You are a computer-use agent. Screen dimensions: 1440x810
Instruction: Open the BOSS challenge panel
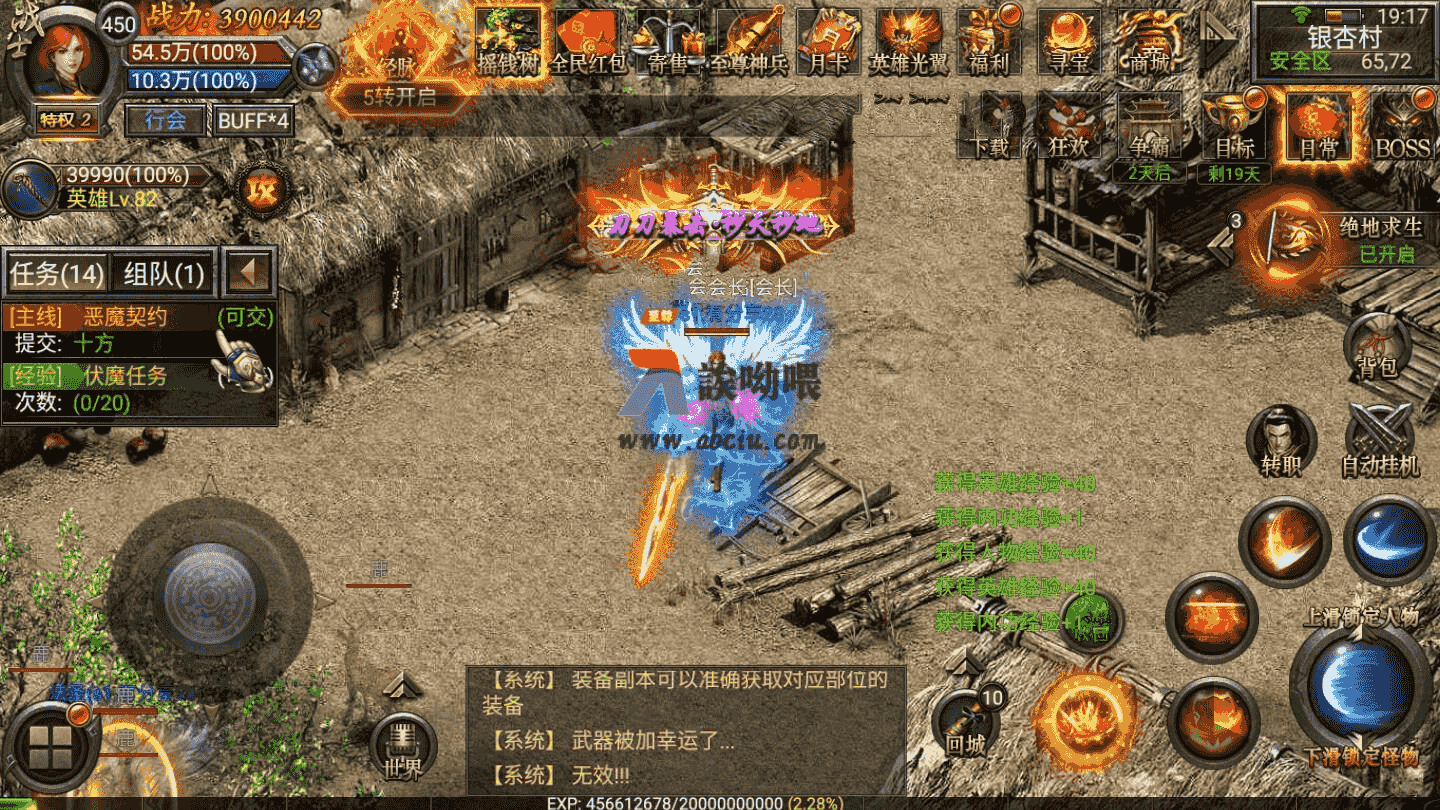coord(1404,128)
